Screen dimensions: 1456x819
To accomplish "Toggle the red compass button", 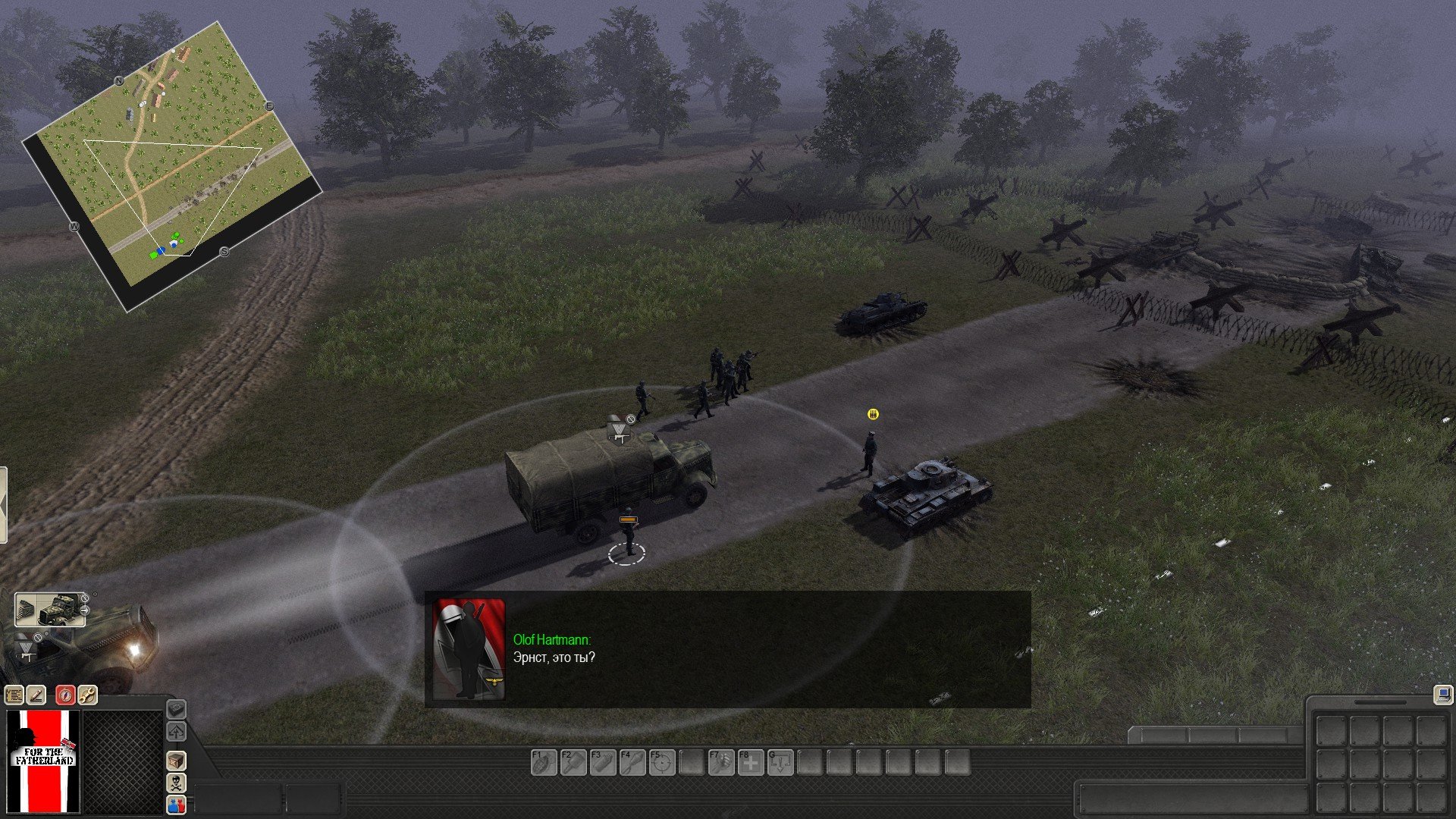I will coord(65,695).
